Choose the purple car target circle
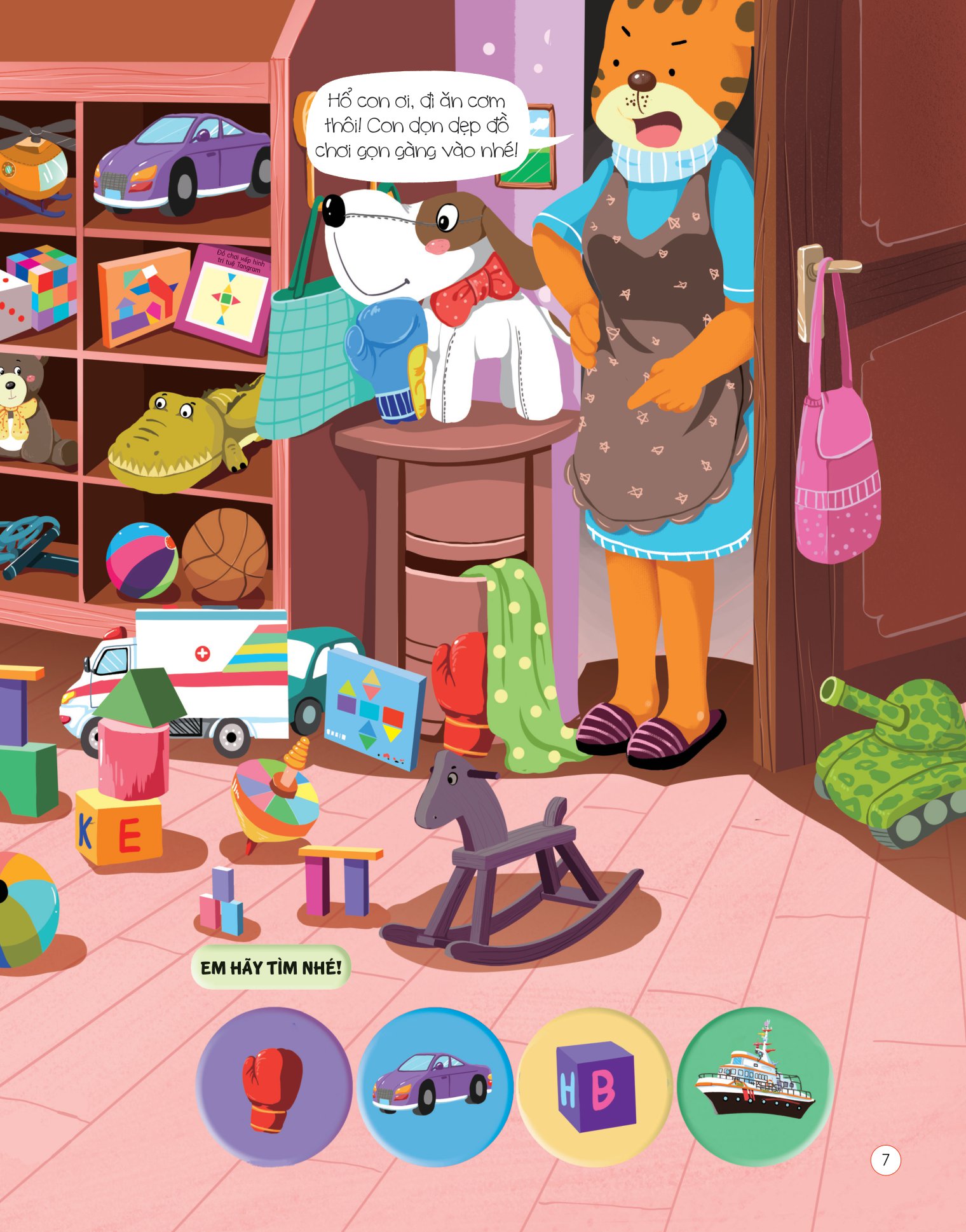Image resolution: width=966 pixels, height=1232 pixels. click(x=434, y=1086)
